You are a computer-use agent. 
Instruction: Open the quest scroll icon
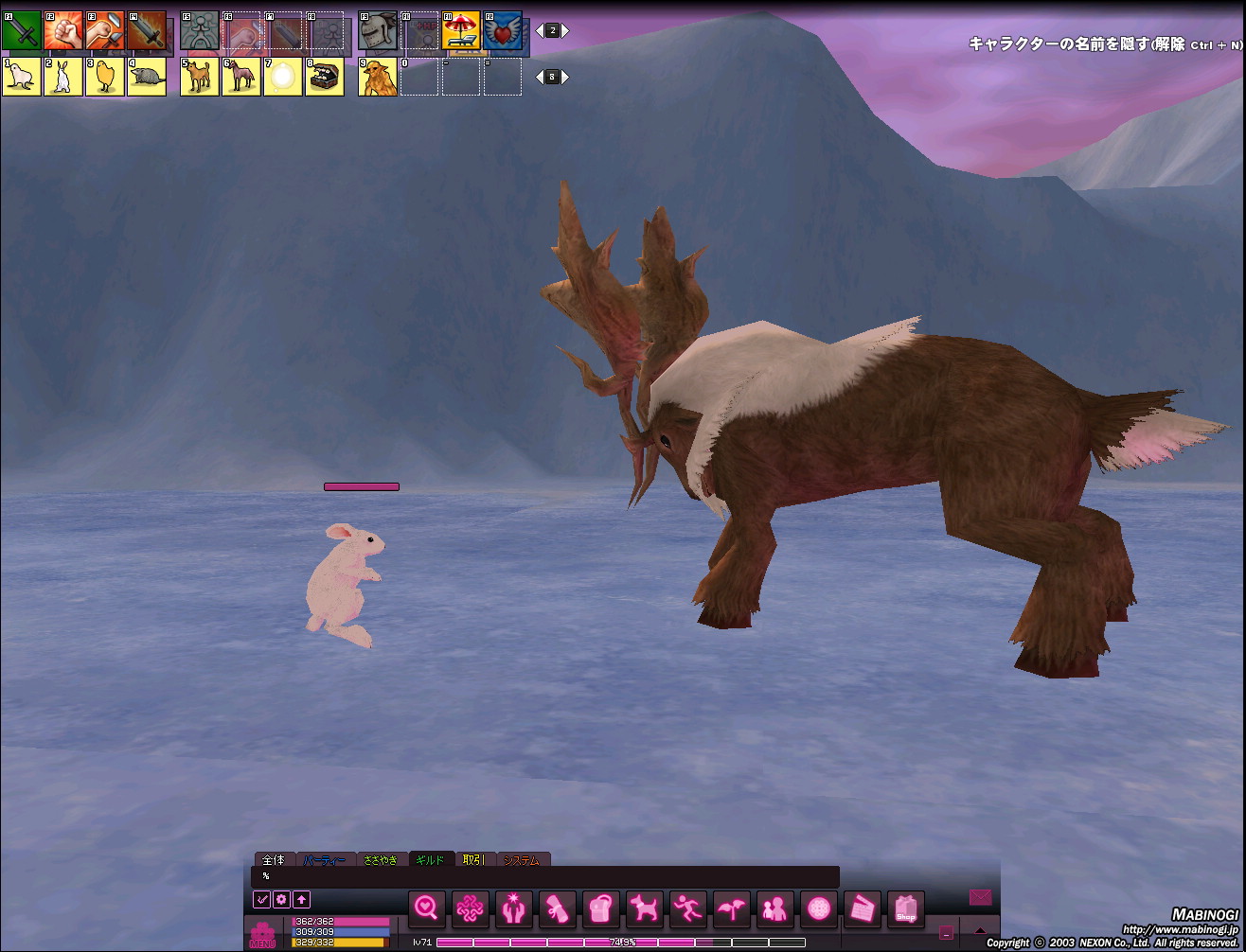tap(558, 909)
